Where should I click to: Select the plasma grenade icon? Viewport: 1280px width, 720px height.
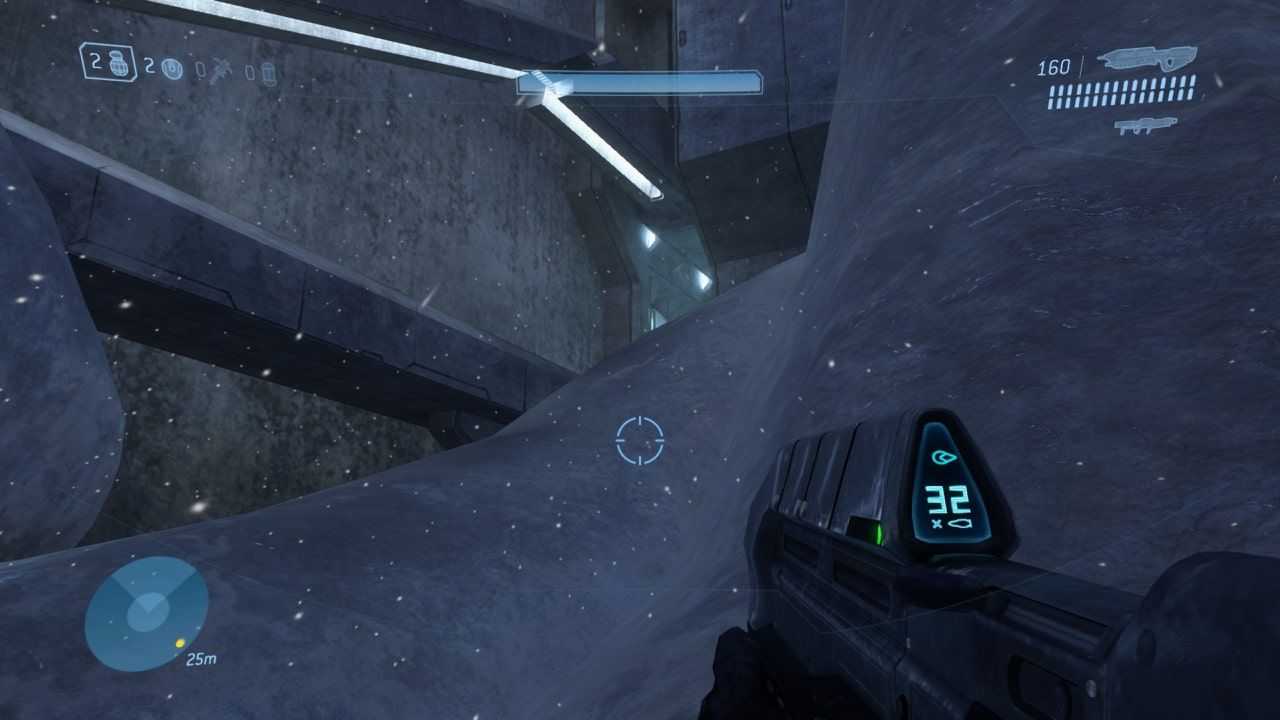click(x=171, y=68)
